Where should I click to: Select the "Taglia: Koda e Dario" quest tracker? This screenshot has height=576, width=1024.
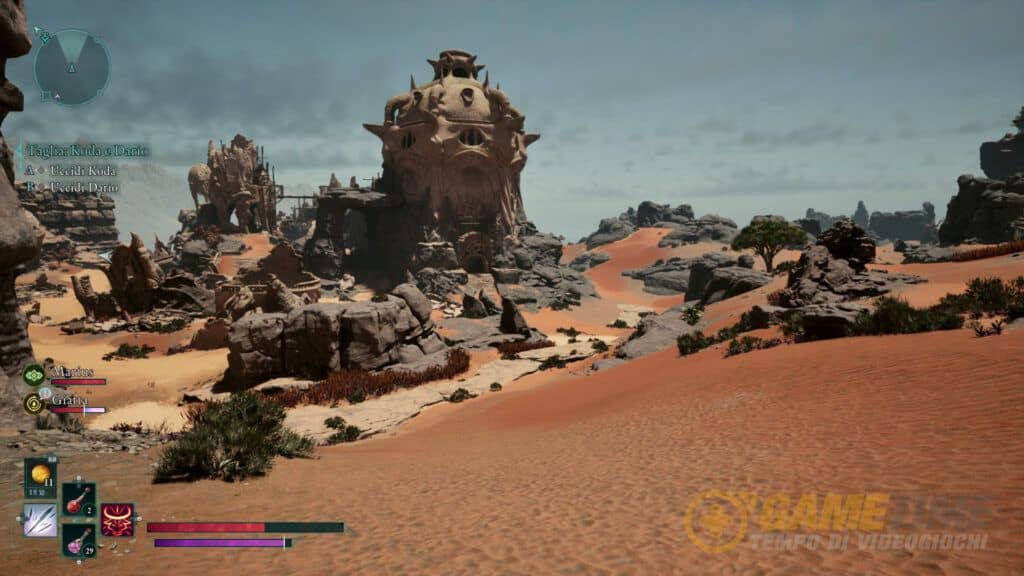88,151
